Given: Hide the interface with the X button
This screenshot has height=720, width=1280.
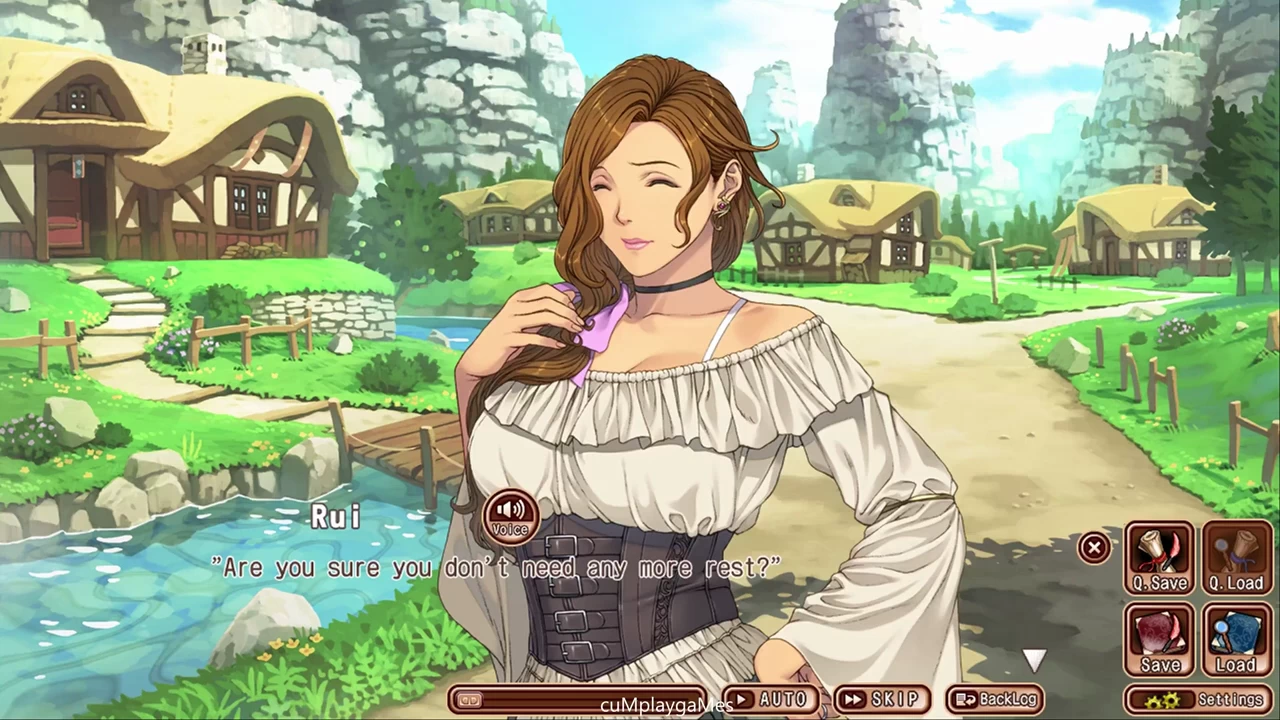Looking at the screenshot, I should point(1094,547).
